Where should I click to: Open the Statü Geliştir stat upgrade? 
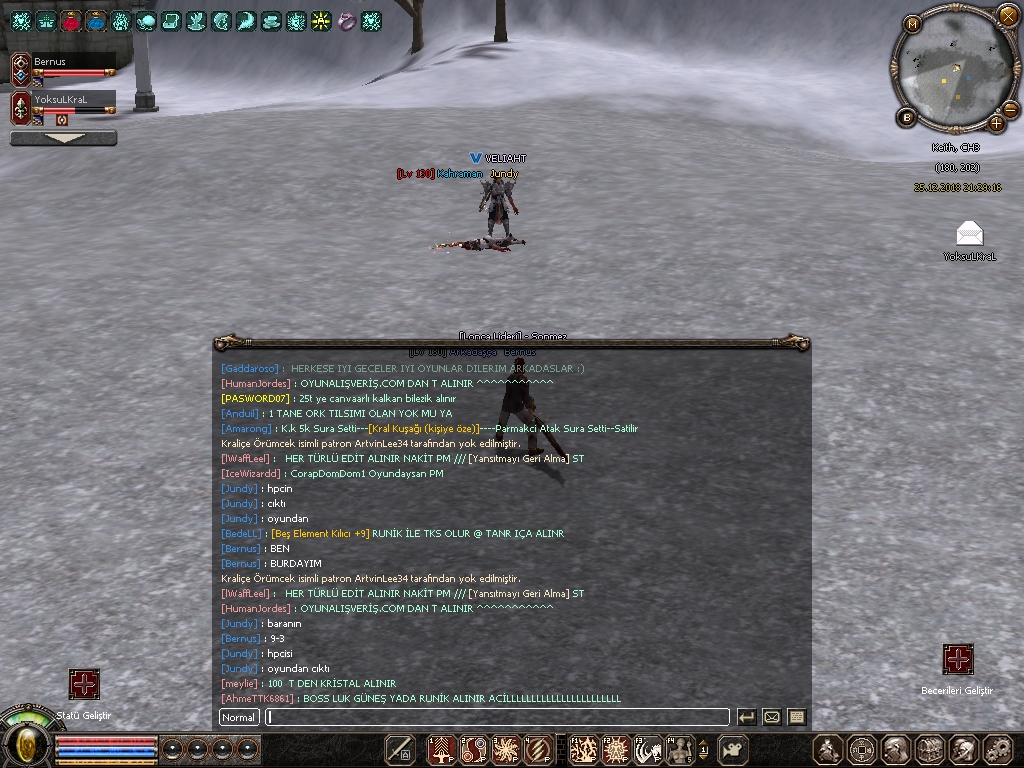click(84, 684)
